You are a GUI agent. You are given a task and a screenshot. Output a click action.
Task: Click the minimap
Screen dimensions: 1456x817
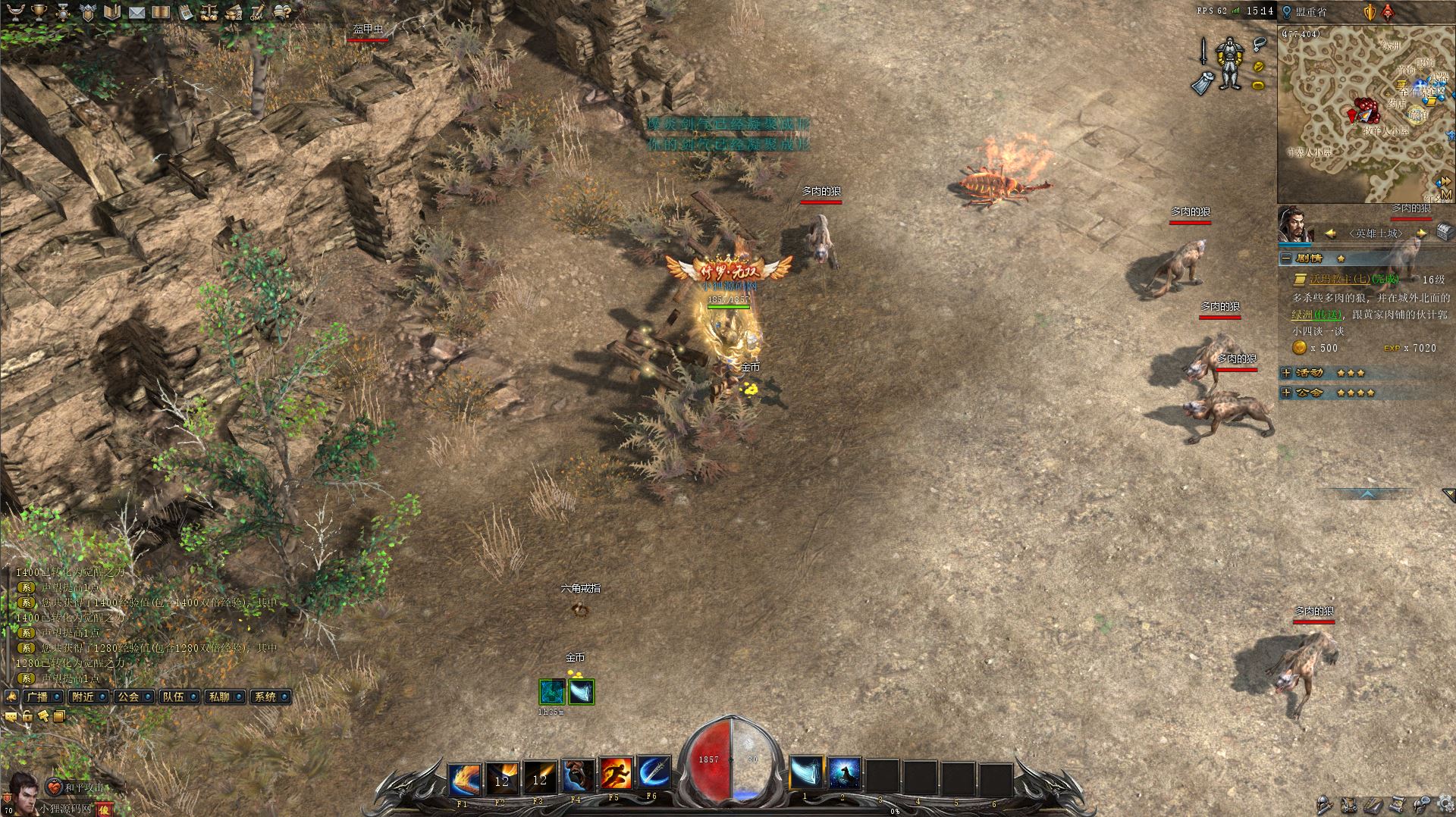click(1357, 114)
